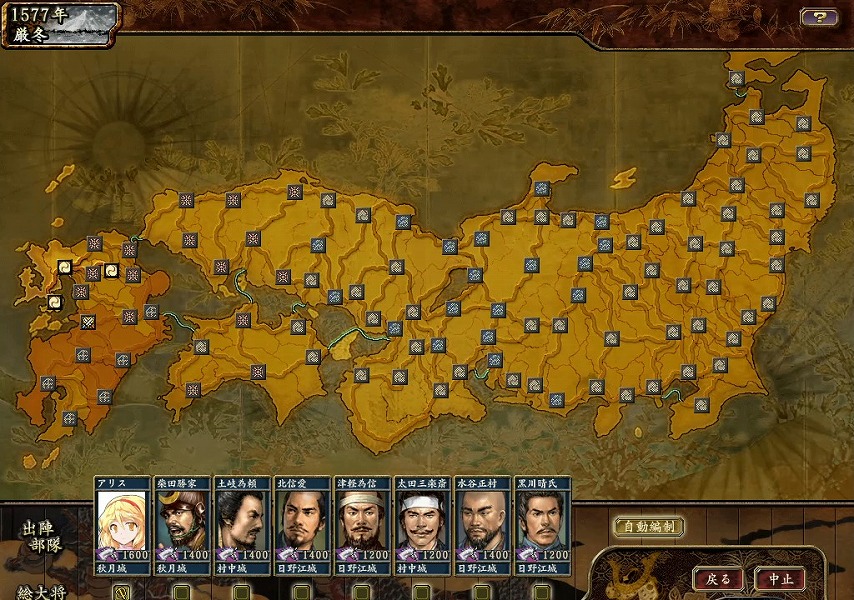Select the 北信愛 officer card
This screenshot has width=854, height=600.
coord(301,521)
